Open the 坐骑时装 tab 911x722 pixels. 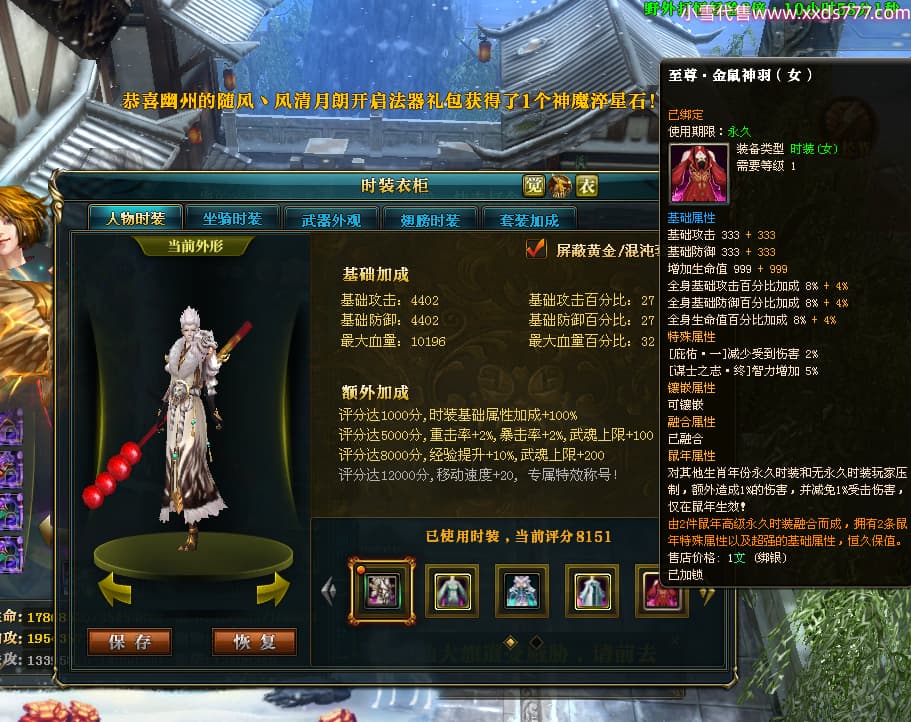click(x=232, y=219)
